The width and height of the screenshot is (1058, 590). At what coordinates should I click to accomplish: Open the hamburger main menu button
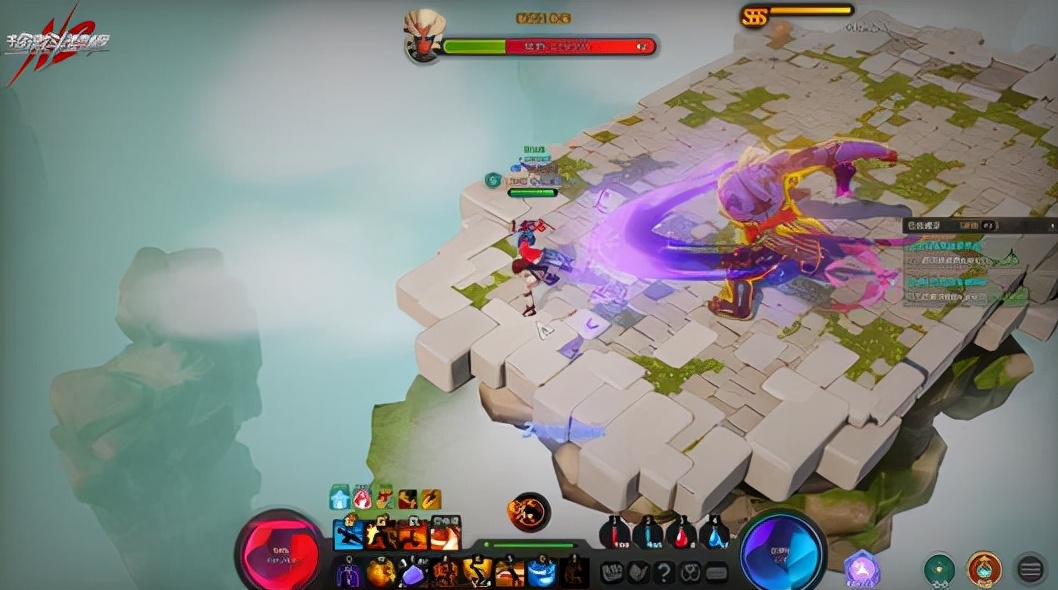tap(1030, 569)
